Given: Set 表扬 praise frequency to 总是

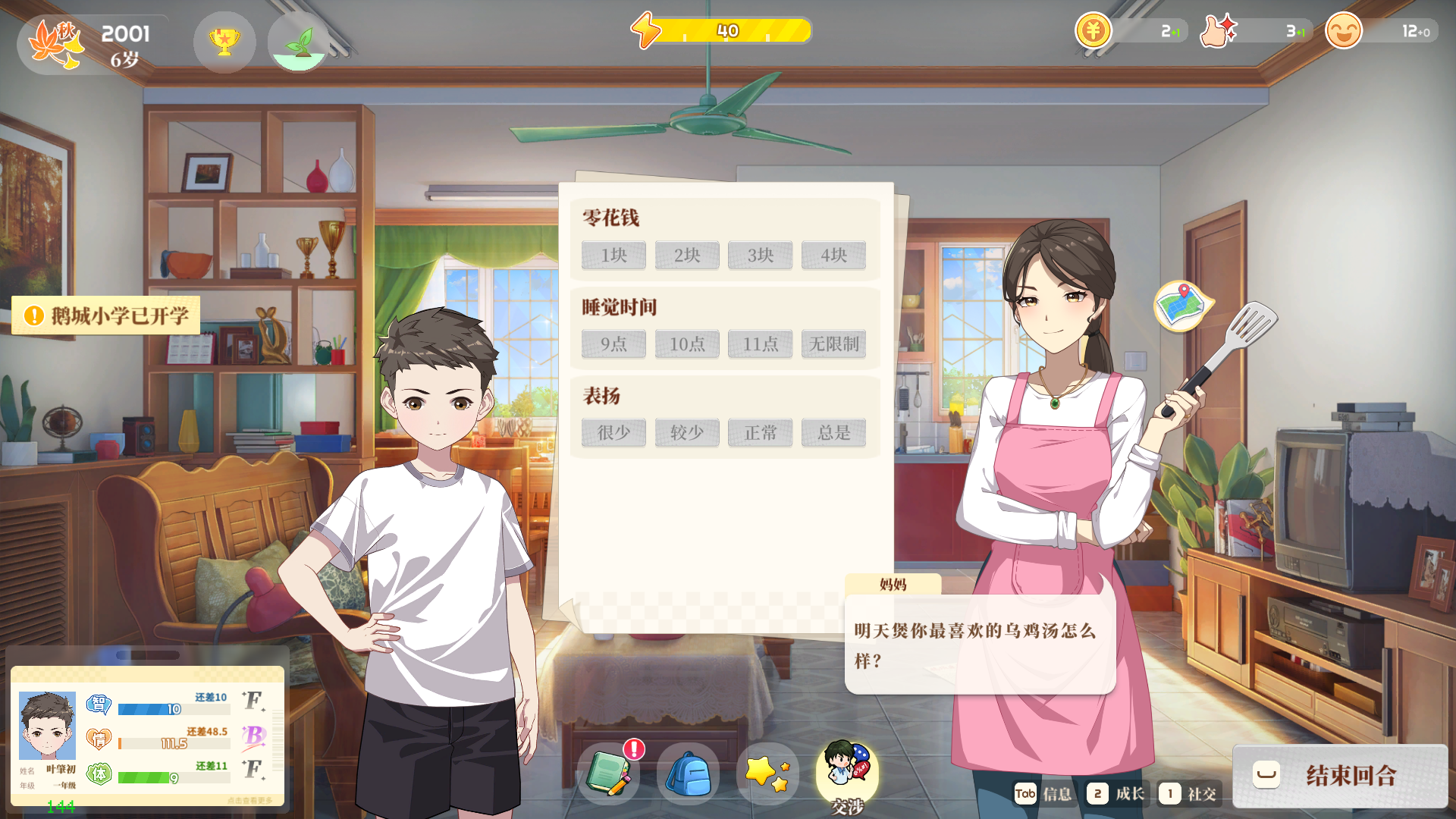Looking at the screenshot, I should coord(833,432).
